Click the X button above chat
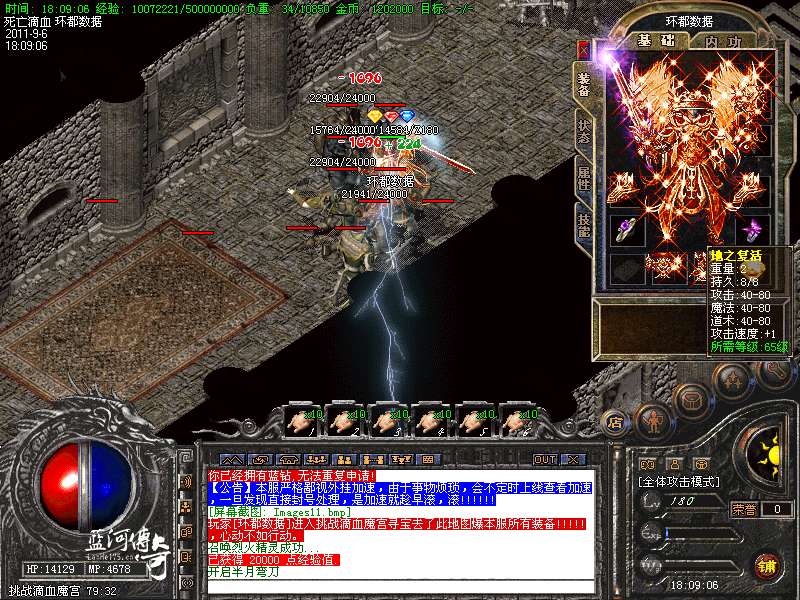 573,459
